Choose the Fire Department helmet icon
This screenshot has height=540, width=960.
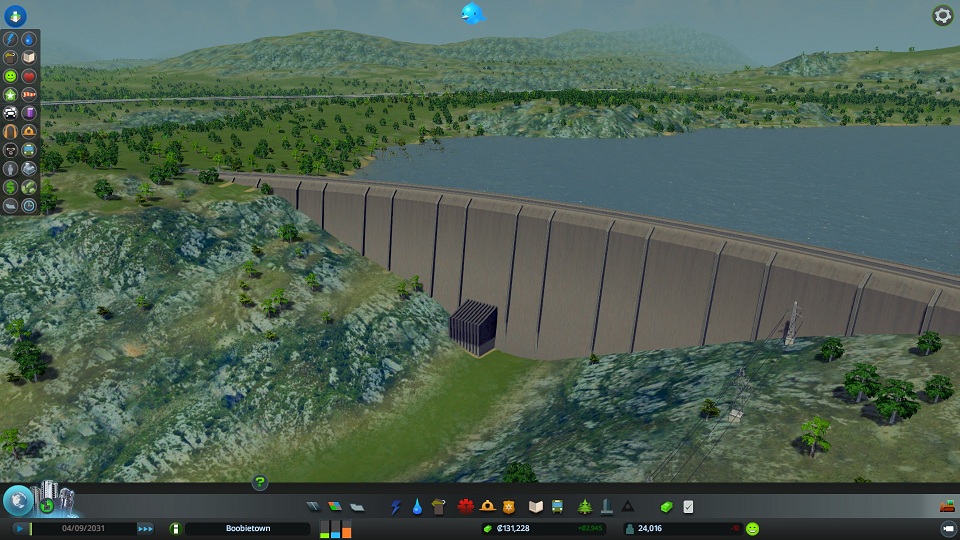[487, 507]
